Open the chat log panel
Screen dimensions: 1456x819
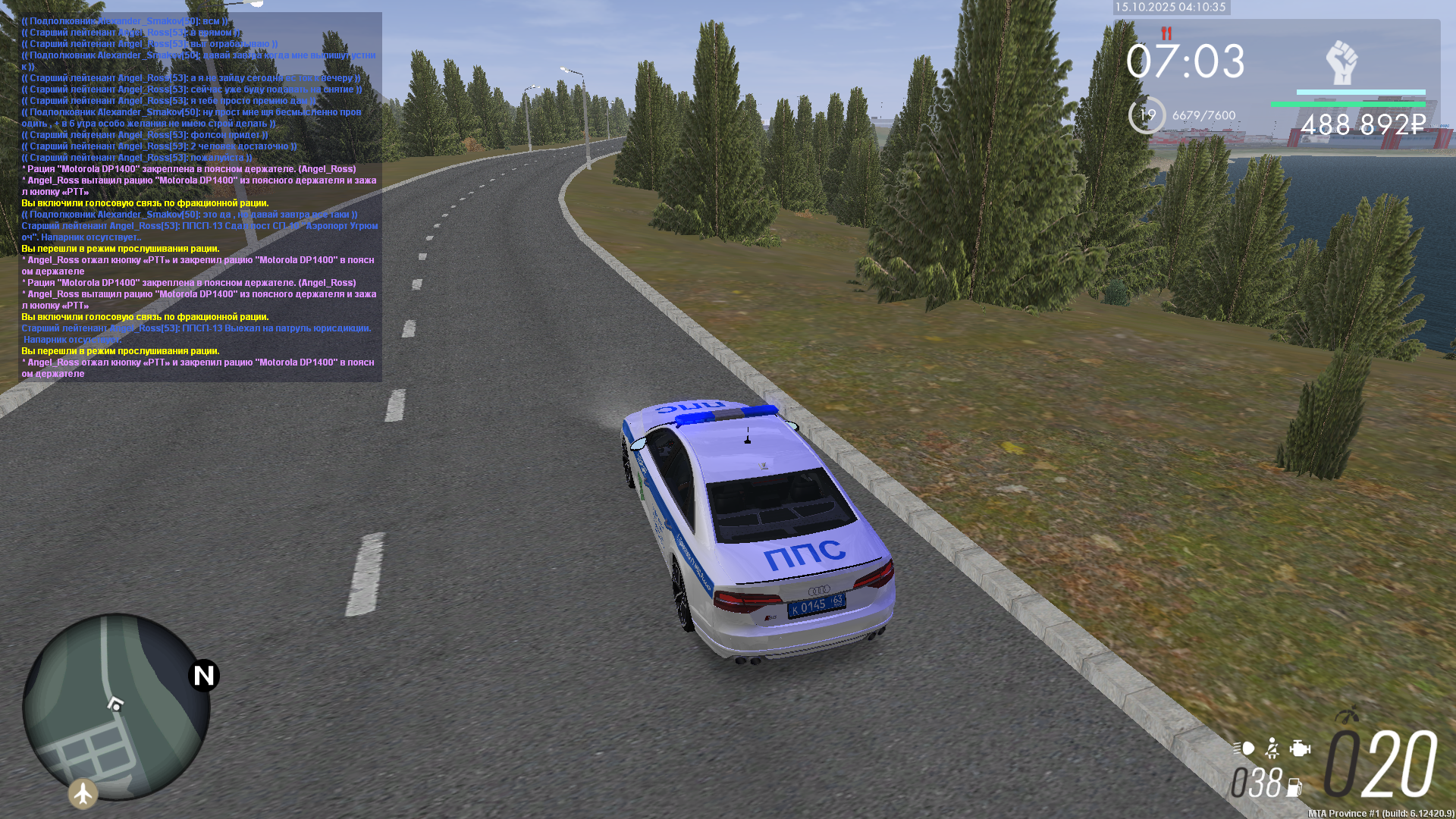pyautogui.click(x=199, y=196)
